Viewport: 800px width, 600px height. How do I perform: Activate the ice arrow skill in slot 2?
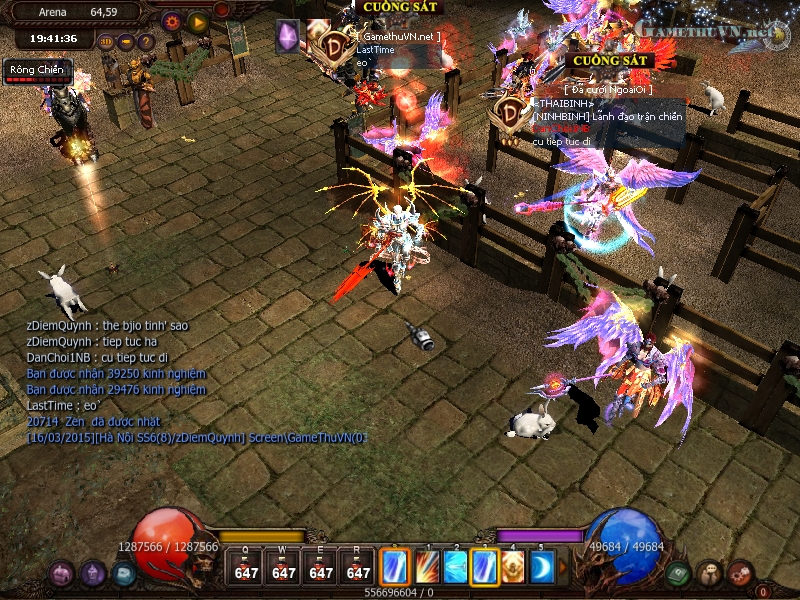455,567
